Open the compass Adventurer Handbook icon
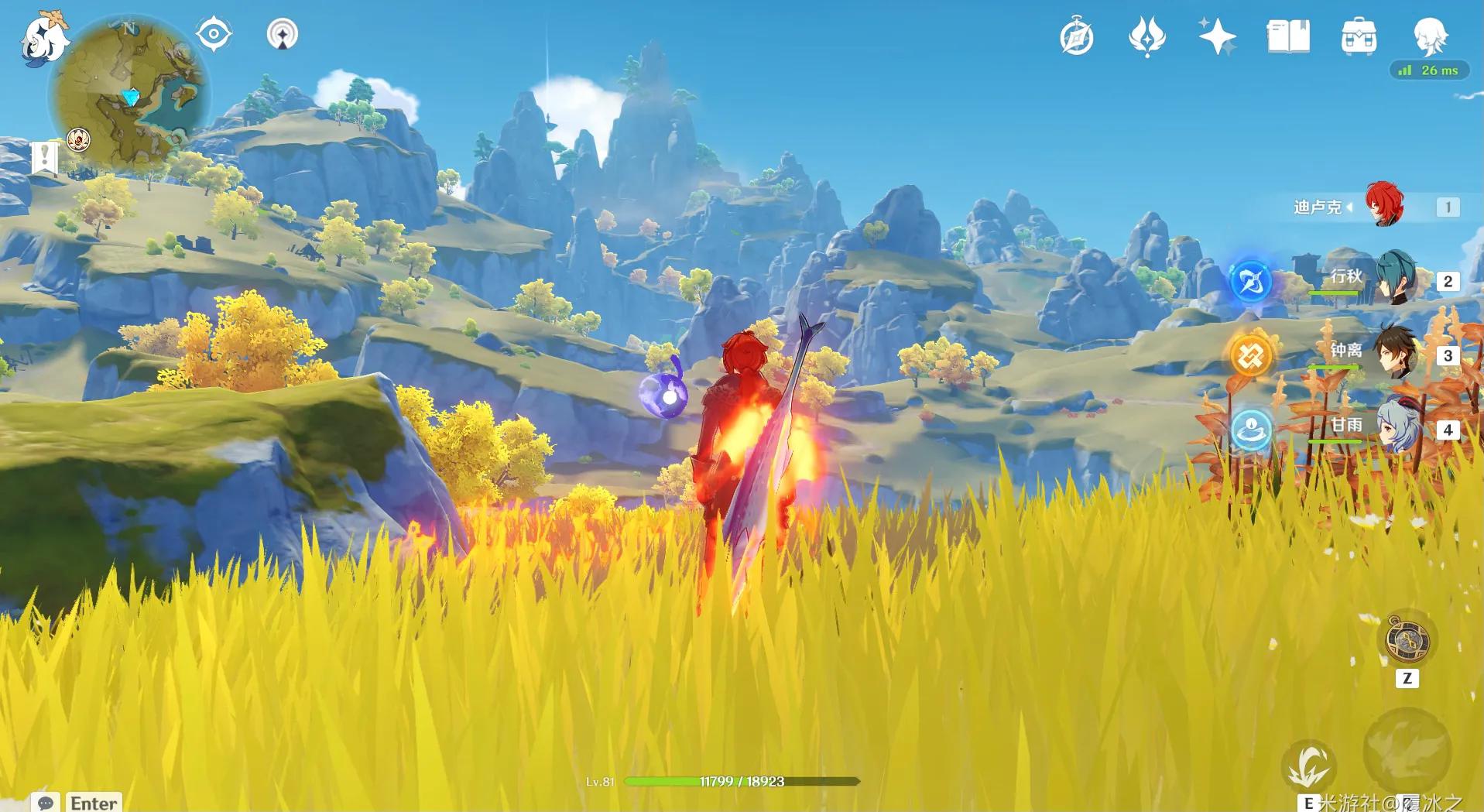Screen dimensions: 1484x812 tap(1076, 37)
